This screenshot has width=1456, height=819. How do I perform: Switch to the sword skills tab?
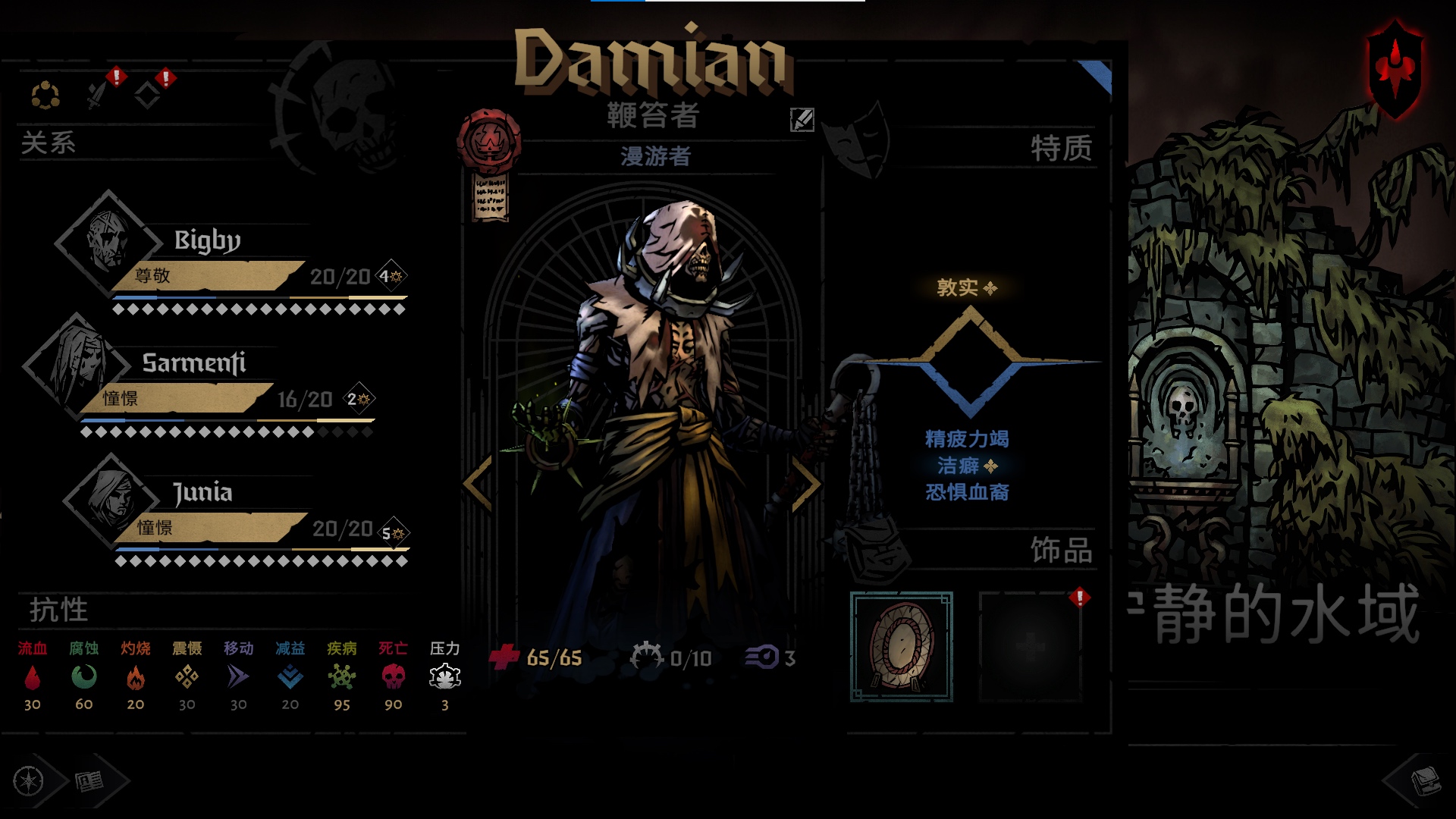tap(97, 94)
